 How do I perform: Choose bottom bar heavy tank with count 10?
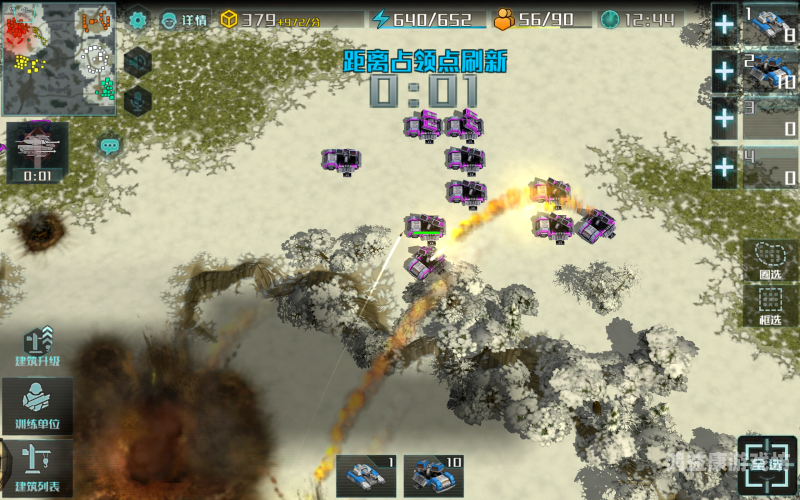pyautogui.click(x=433, y=476)
